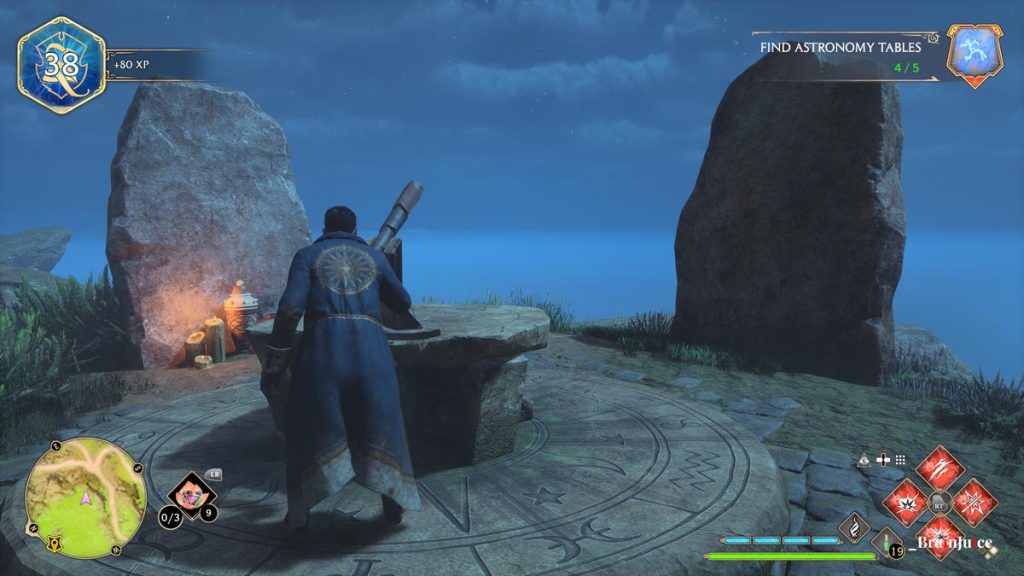Image resolution: width=1024 pixels, height=576 pixels.
Task: Open the dotted grid icon above spells
Action: pos(900,460)
